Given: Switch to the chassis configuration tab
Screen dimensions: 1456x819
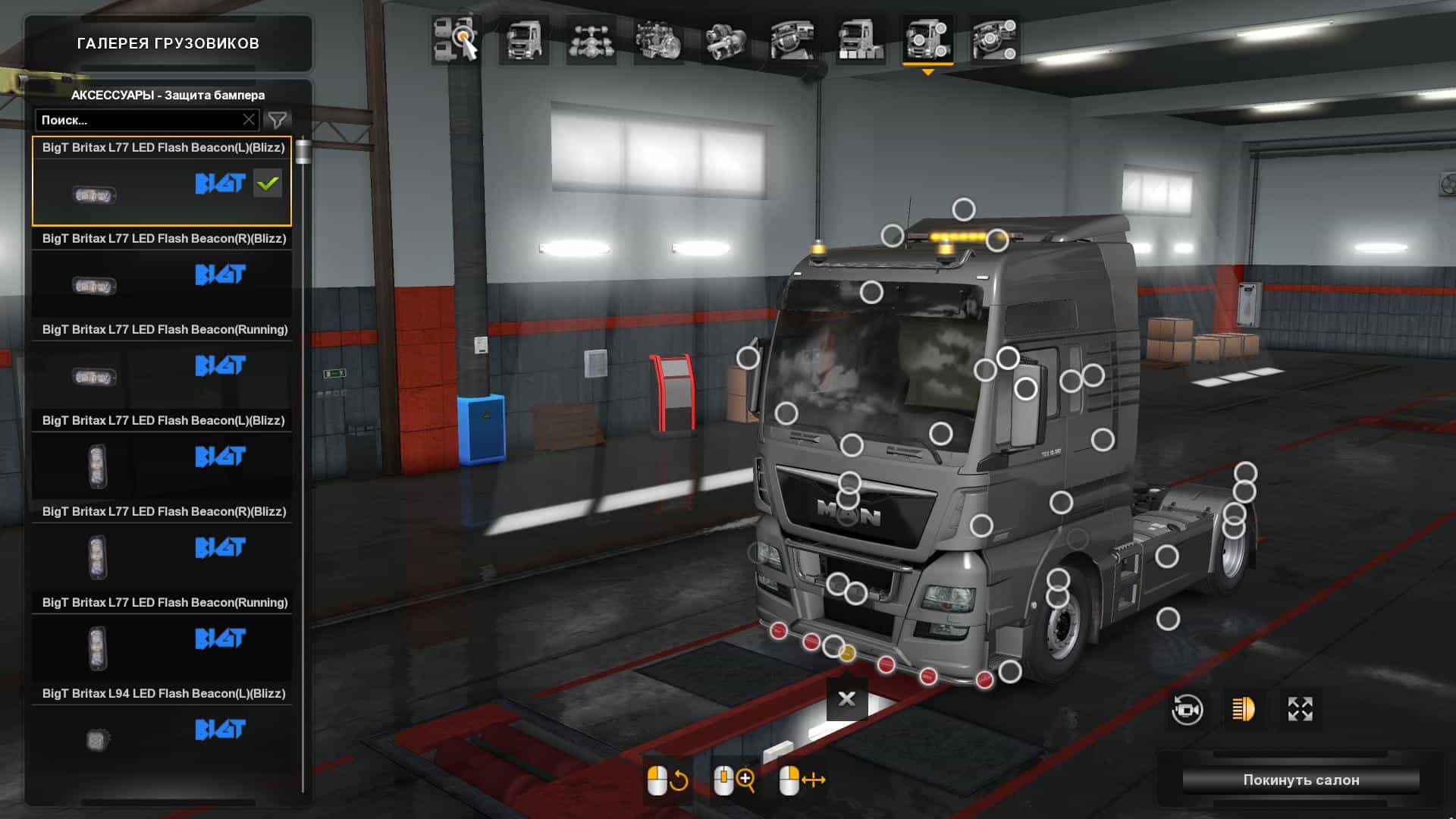Looking at the screenshot, I should pyautogui.click(x=591, y=39).
